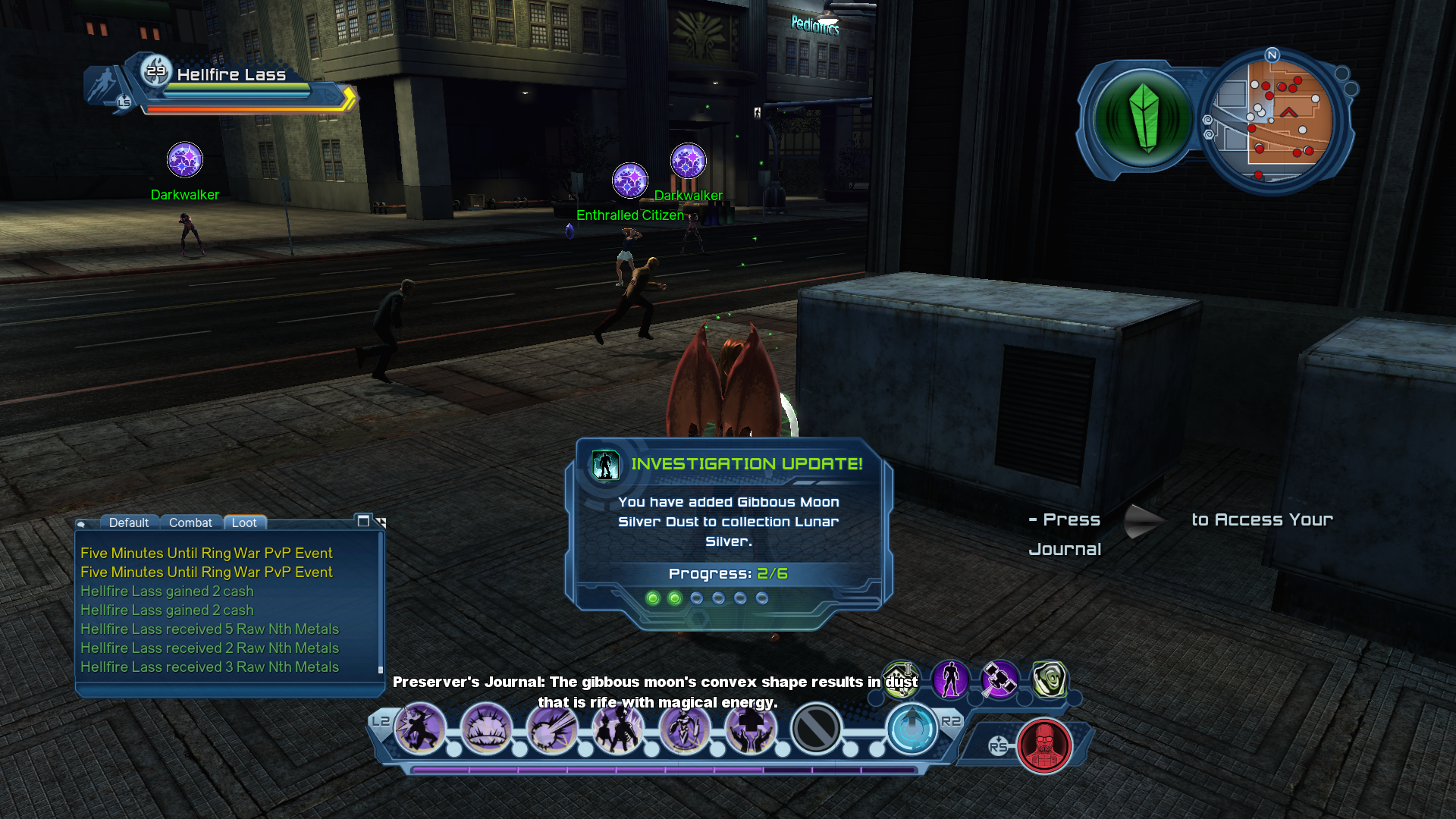
Task: Trigger the summoned creature ability
Action: point(684,730)
